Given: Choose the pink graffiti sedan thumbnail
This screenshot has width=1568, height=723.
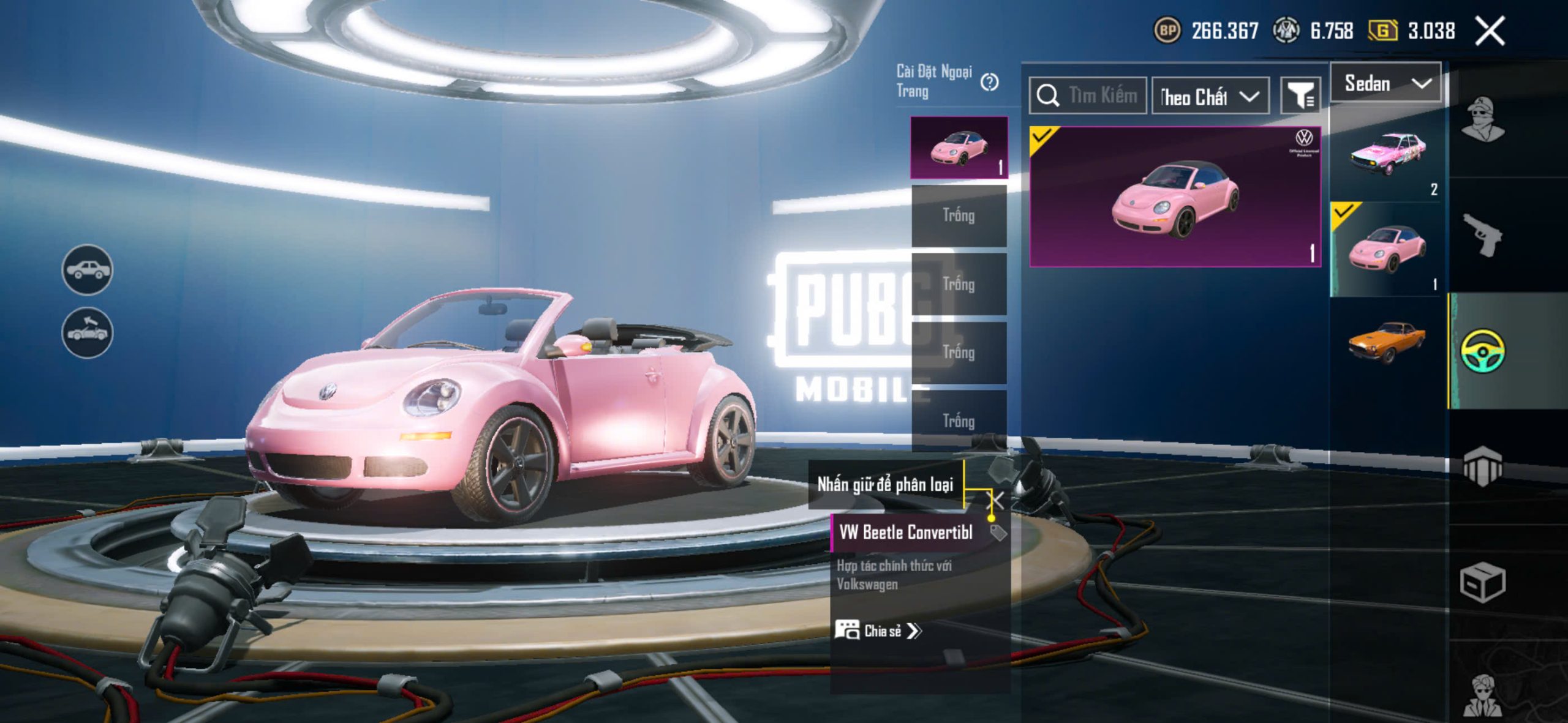Looking at the screenshot, I should click(1387, 154).
